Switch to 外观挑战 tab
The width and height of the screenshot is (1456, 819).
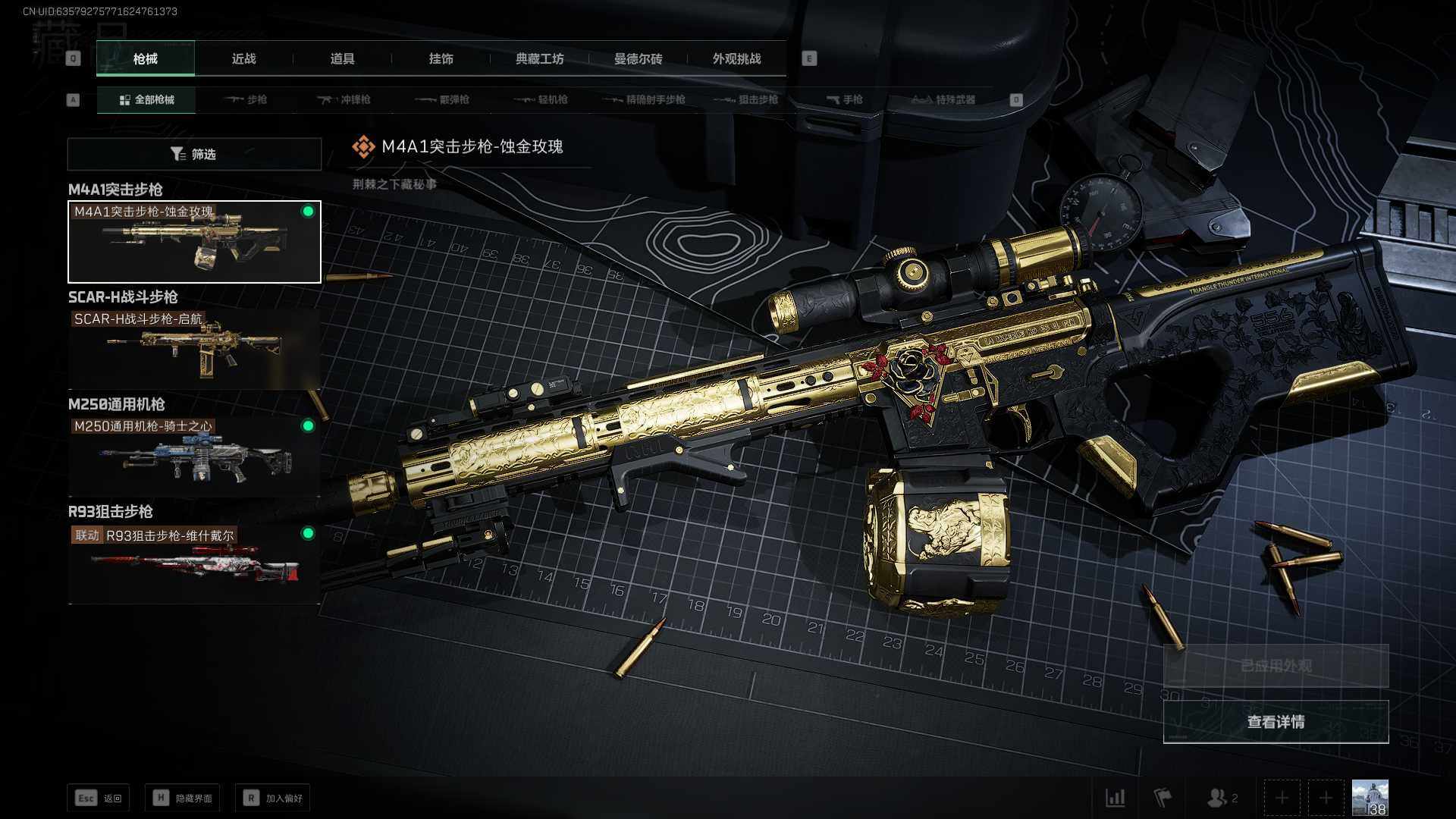(x=736, y=58)
